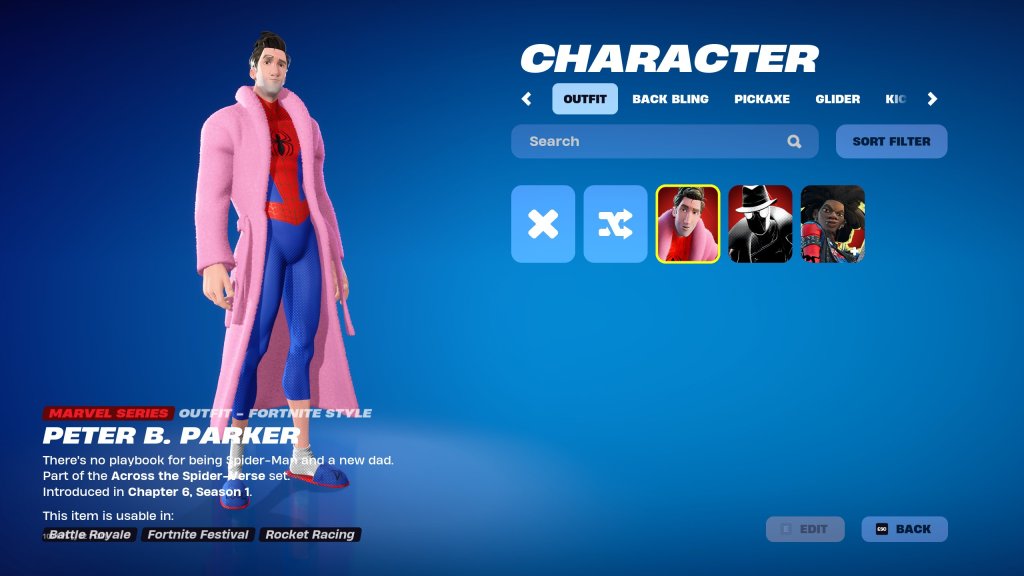Switch to the Outfit tab

click(585, 99)
